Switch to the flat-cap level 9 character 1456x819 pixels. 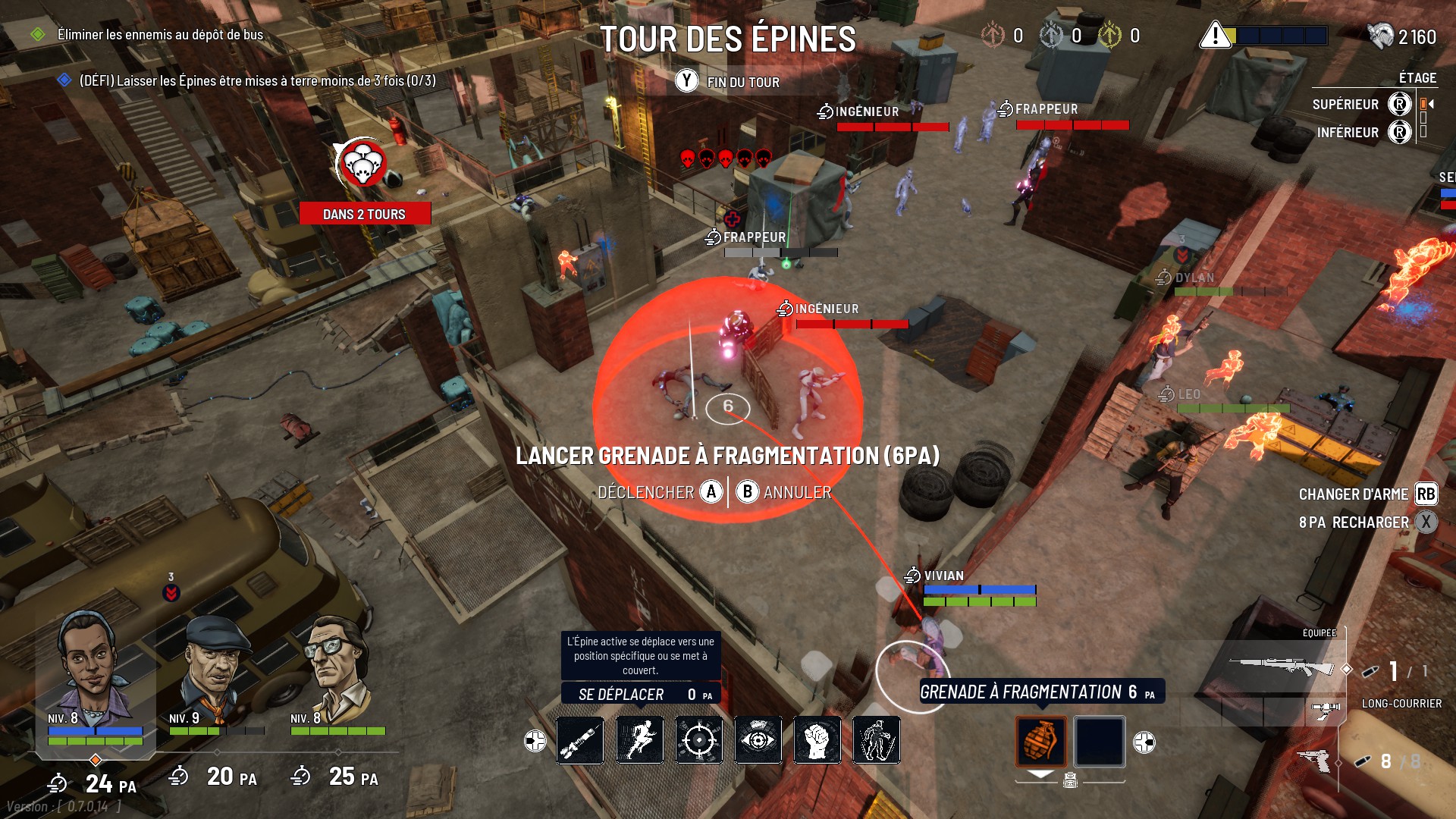click(215, 667)
